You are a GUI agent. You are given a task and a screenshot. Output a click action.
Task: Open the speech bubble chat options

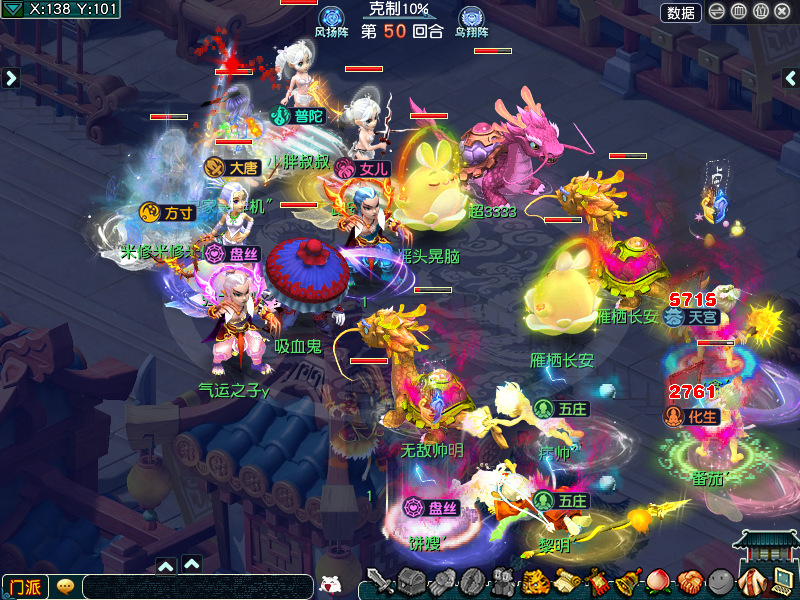65,586
